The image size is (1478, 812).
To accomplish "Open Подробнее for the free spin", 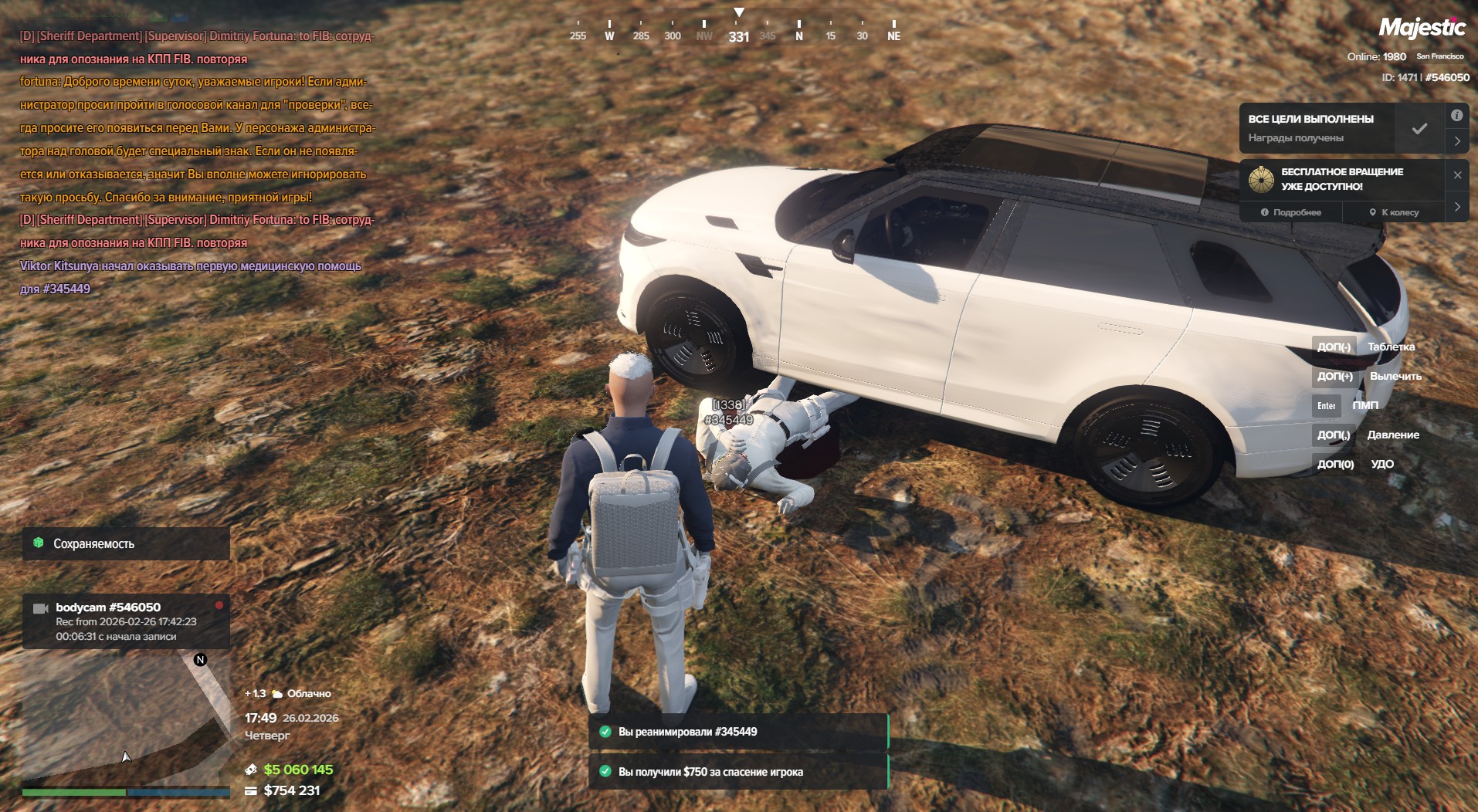I will tap(1291, 212).
